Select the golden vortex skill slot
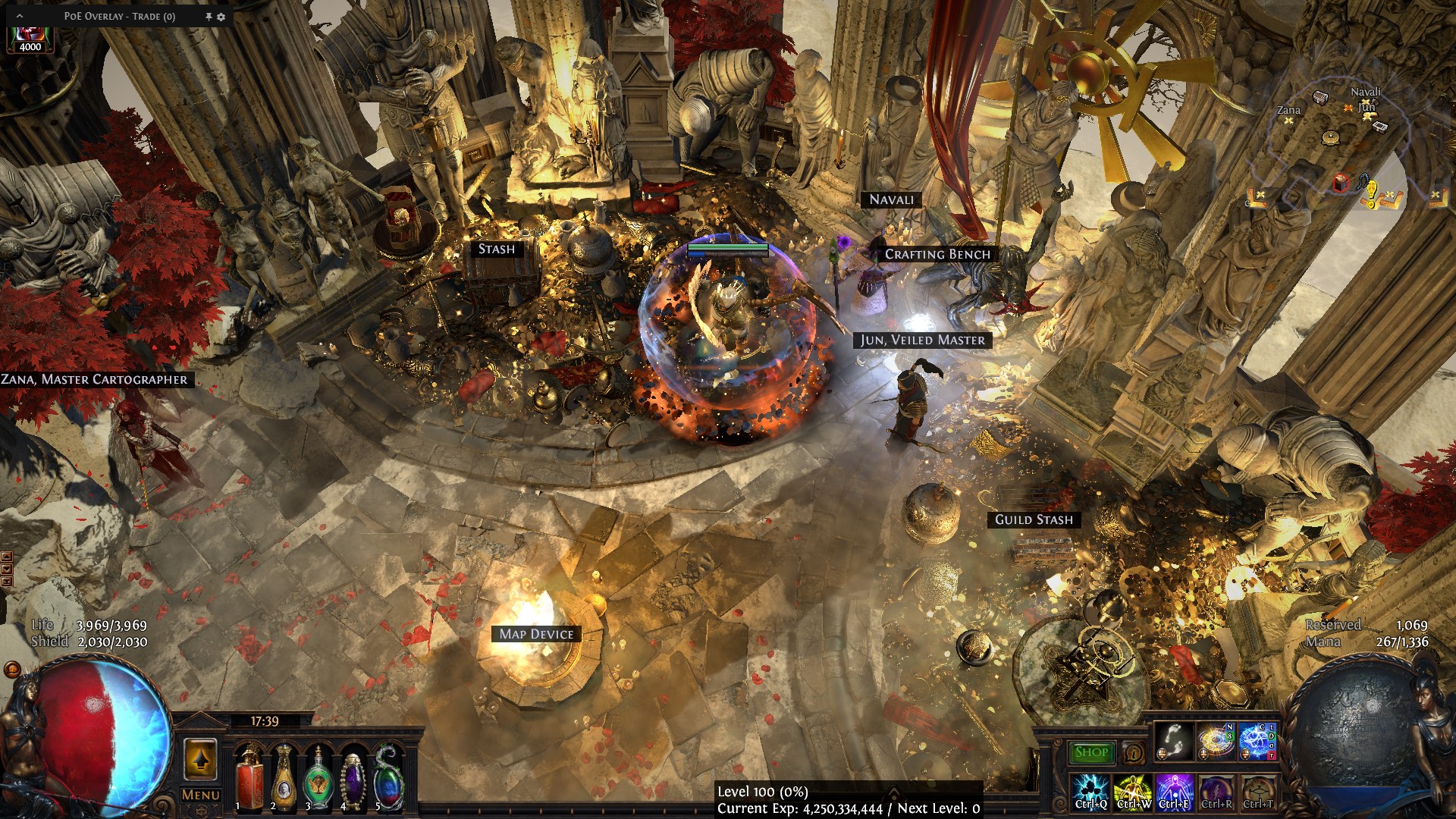This screenshot has height=819, width=1456. click(x=1216, y=742)
